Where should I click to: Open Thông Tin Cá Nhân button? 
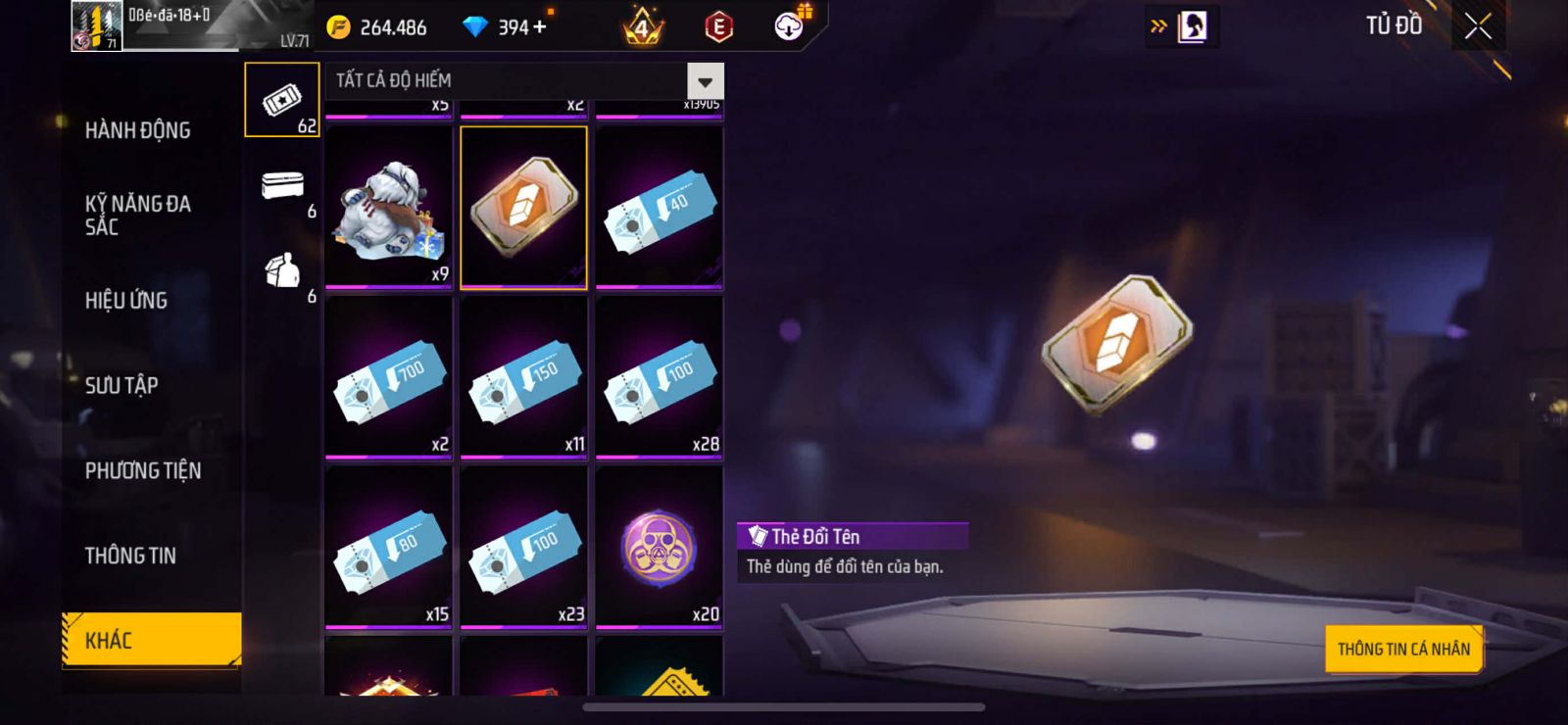click(1403, 649)
